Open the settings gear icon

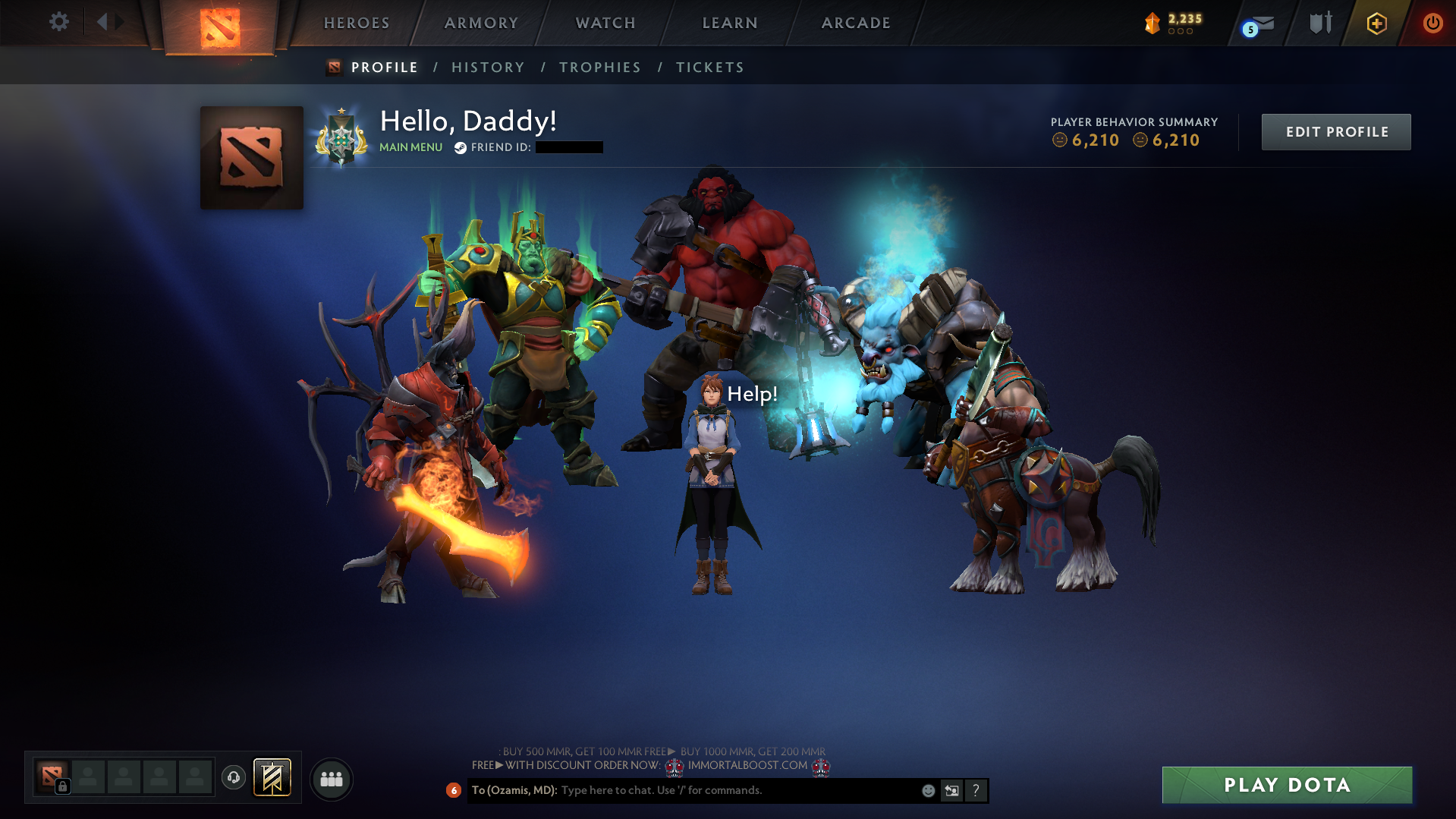(x=59, y=22)
